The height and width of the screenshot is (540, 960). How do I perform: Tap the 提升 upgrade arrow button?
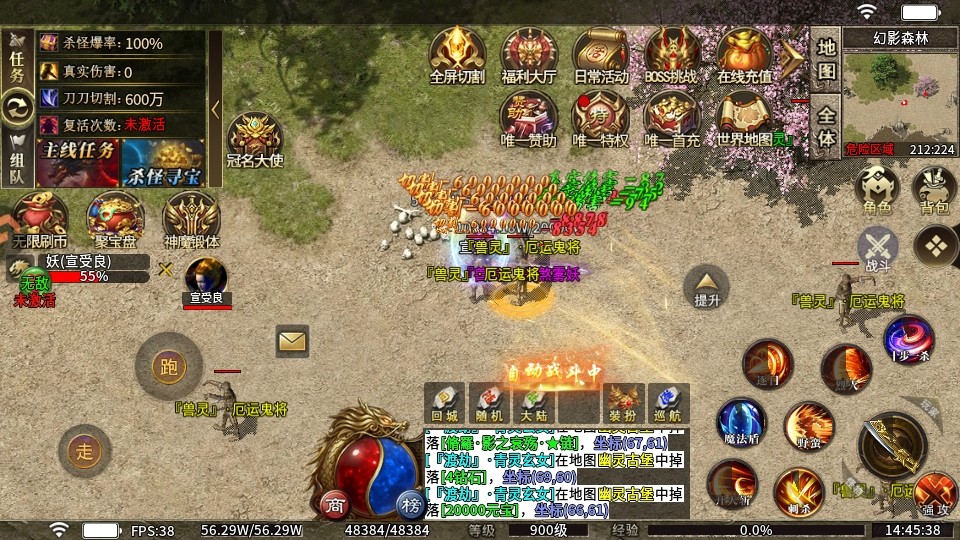707,288
